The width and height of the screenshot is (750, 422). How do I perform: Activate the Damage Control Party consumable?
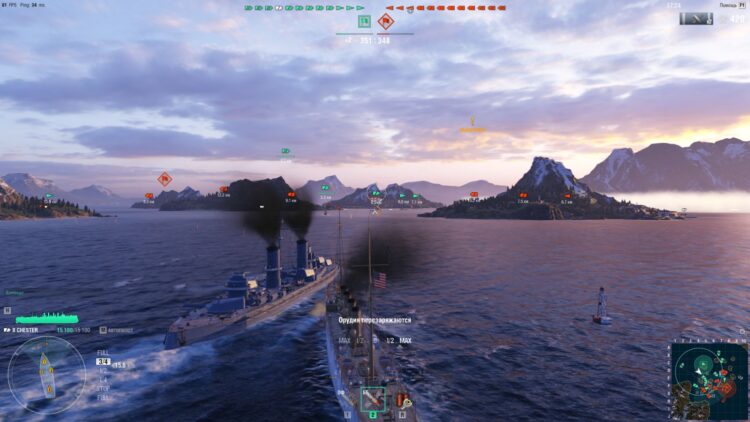coord(401,400)
